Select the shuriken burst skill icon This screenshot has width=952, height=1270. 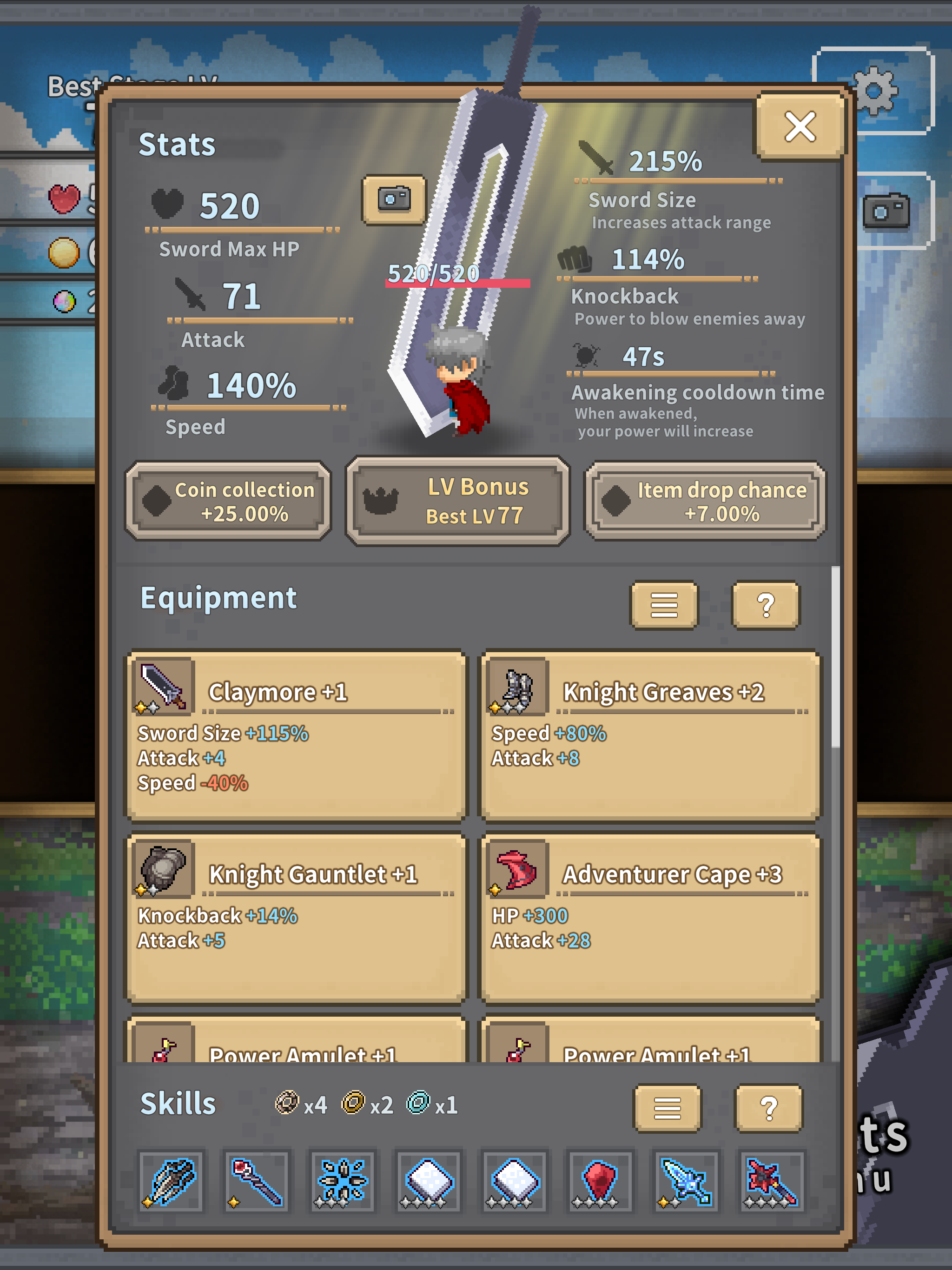pos(342,1181)
